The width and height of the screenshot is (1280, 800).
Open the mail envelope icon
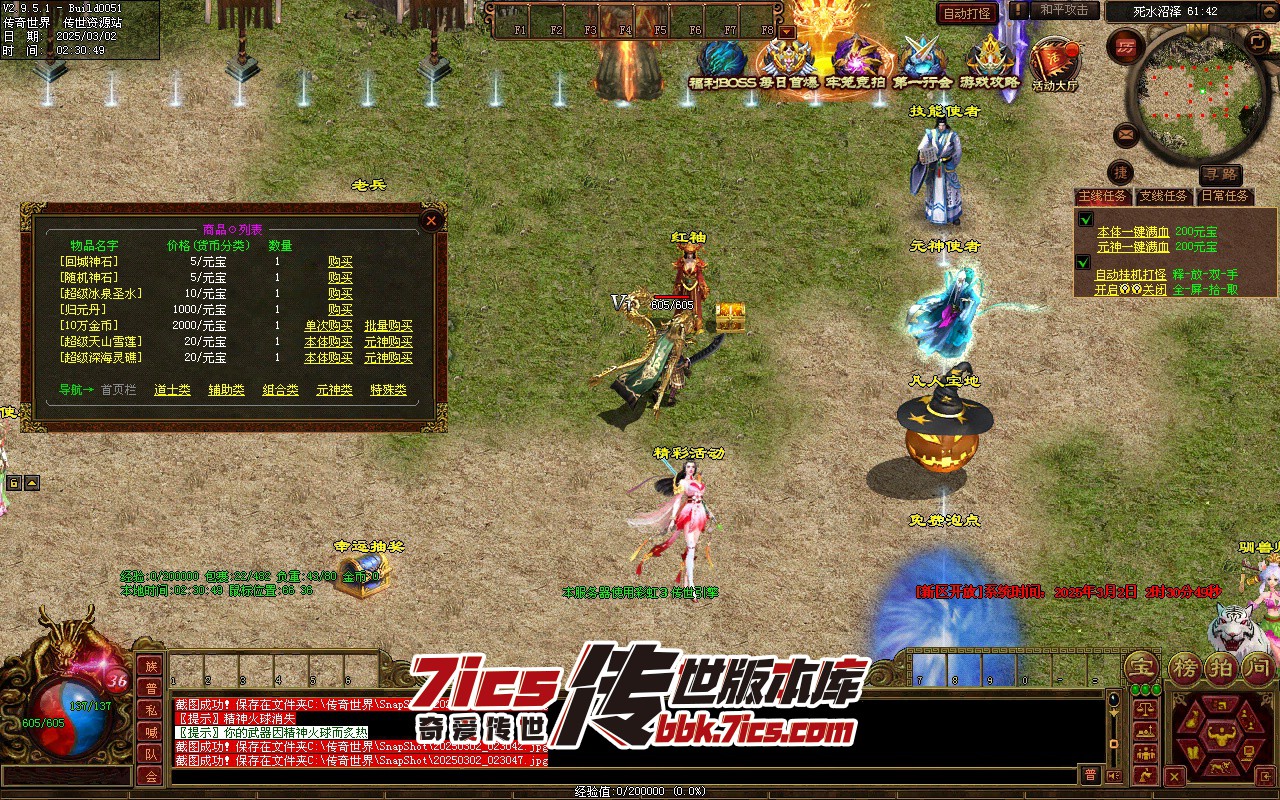pos(1127,133)
